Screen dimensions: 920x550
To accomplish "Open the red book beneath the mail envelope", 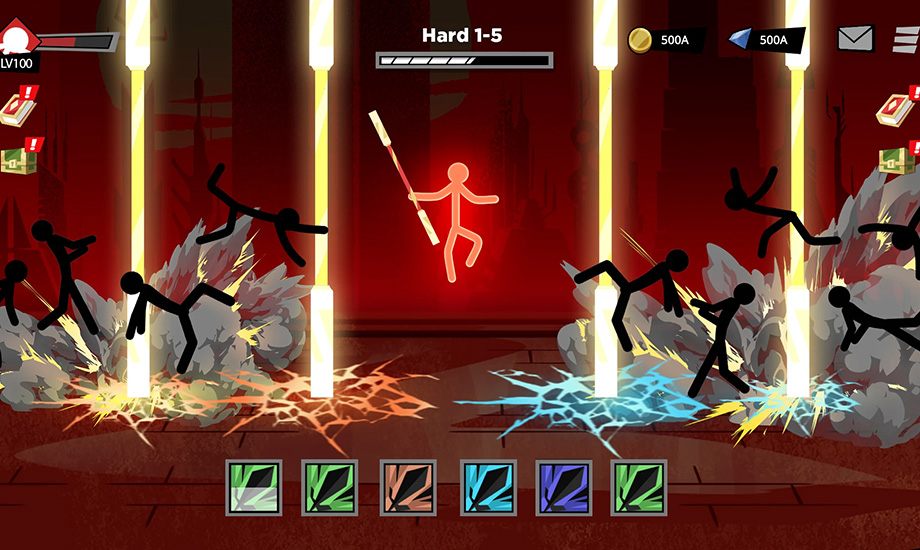I will pos(895,108).
